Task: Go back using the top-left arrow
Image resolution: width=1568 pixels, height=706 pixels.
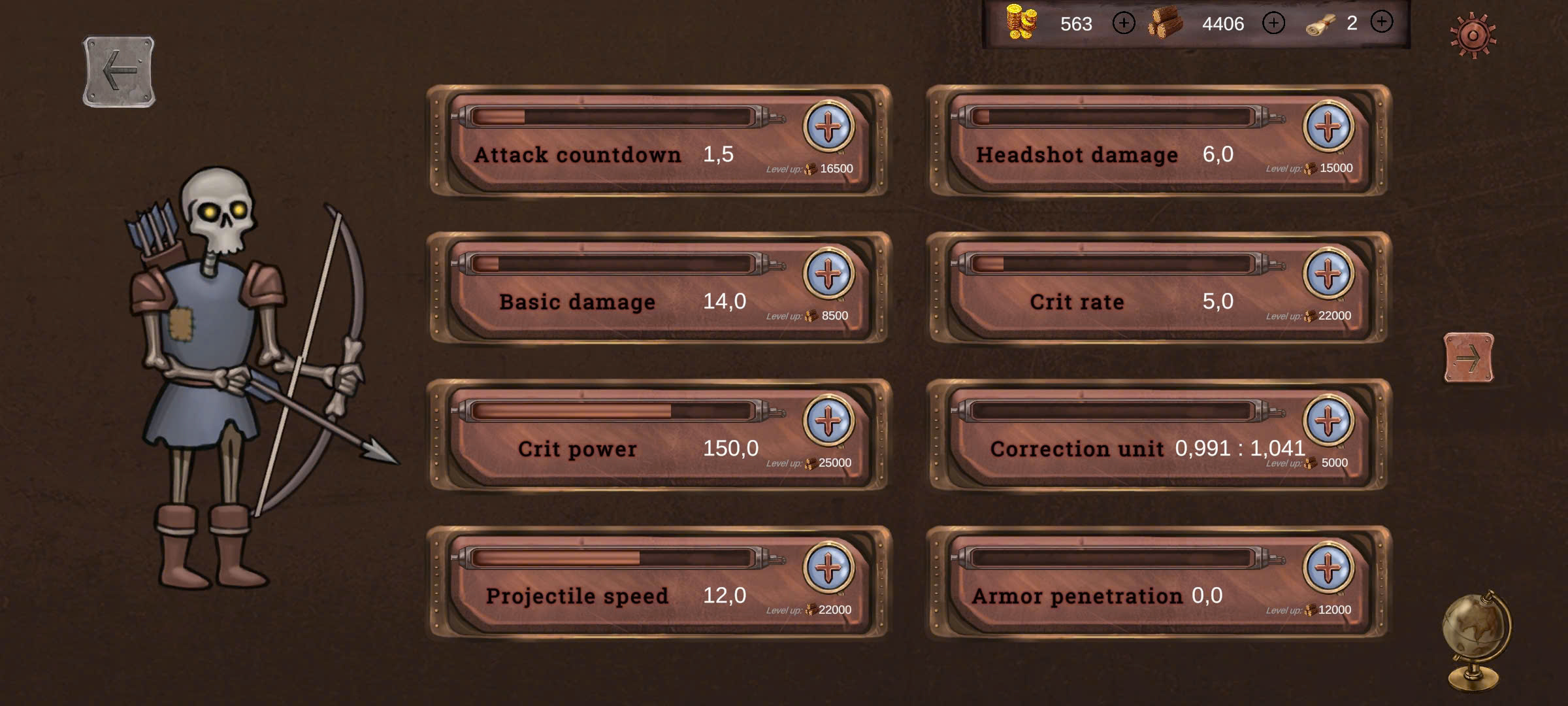Action: coord(119,71)
